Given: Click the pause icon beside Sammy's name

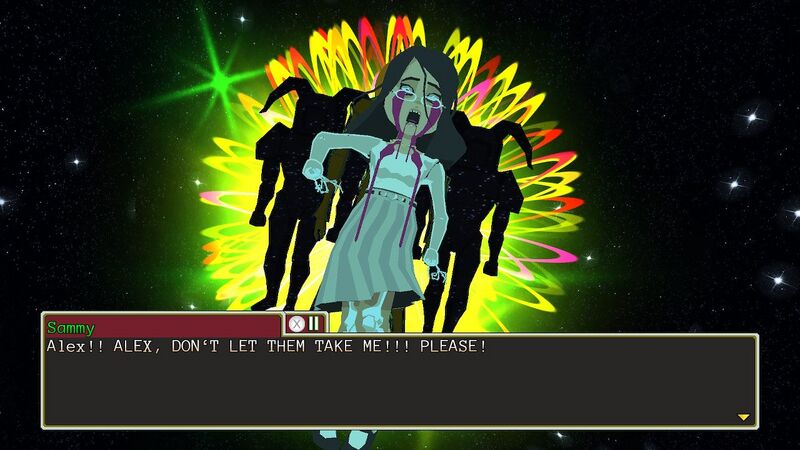Looking at the screenshot, I should tap(314, 323).
